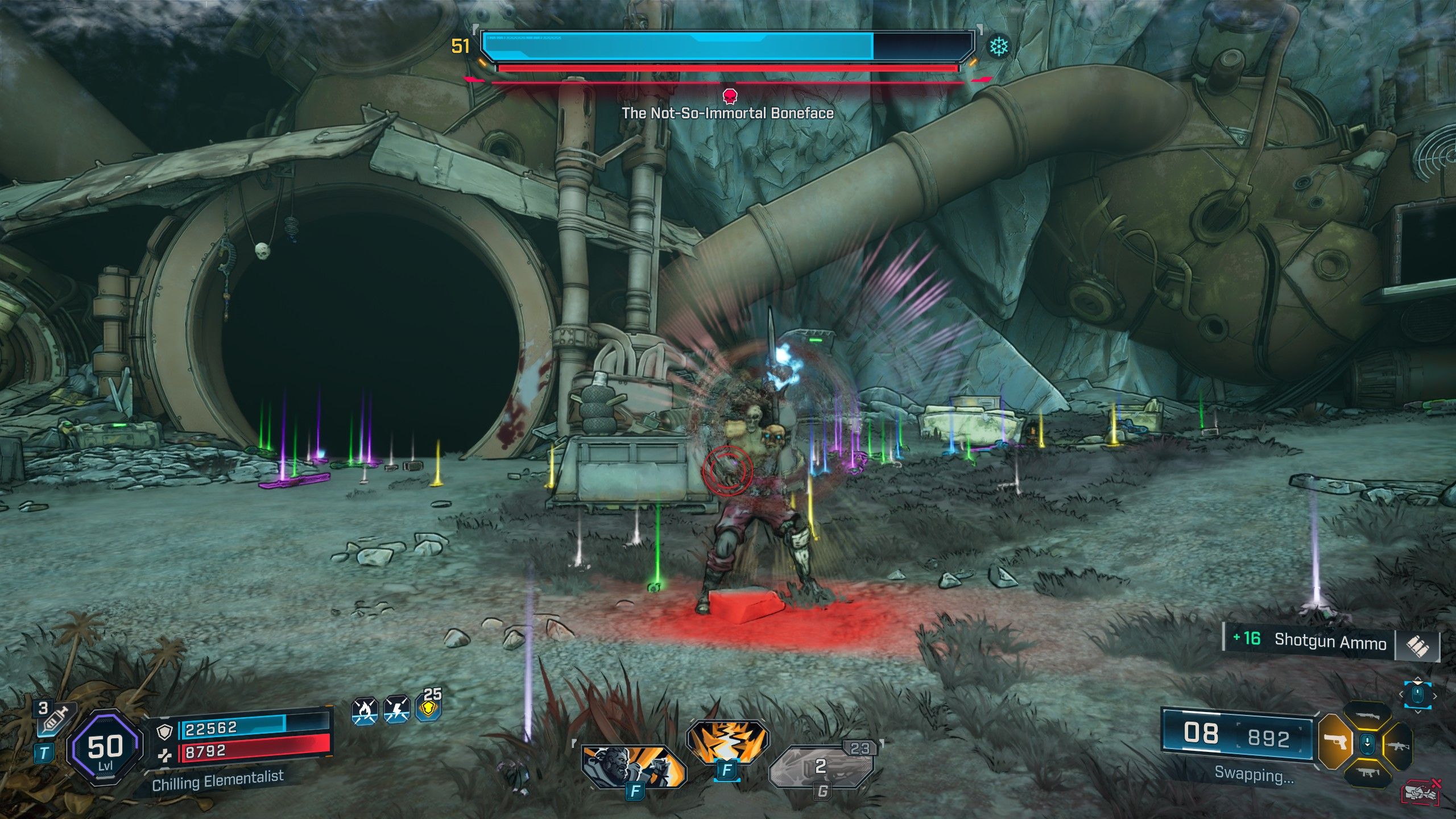Select the greyed-out ordnance slot on cooldown
Viewport: 1456px width, 819px height.
(821, 767)
